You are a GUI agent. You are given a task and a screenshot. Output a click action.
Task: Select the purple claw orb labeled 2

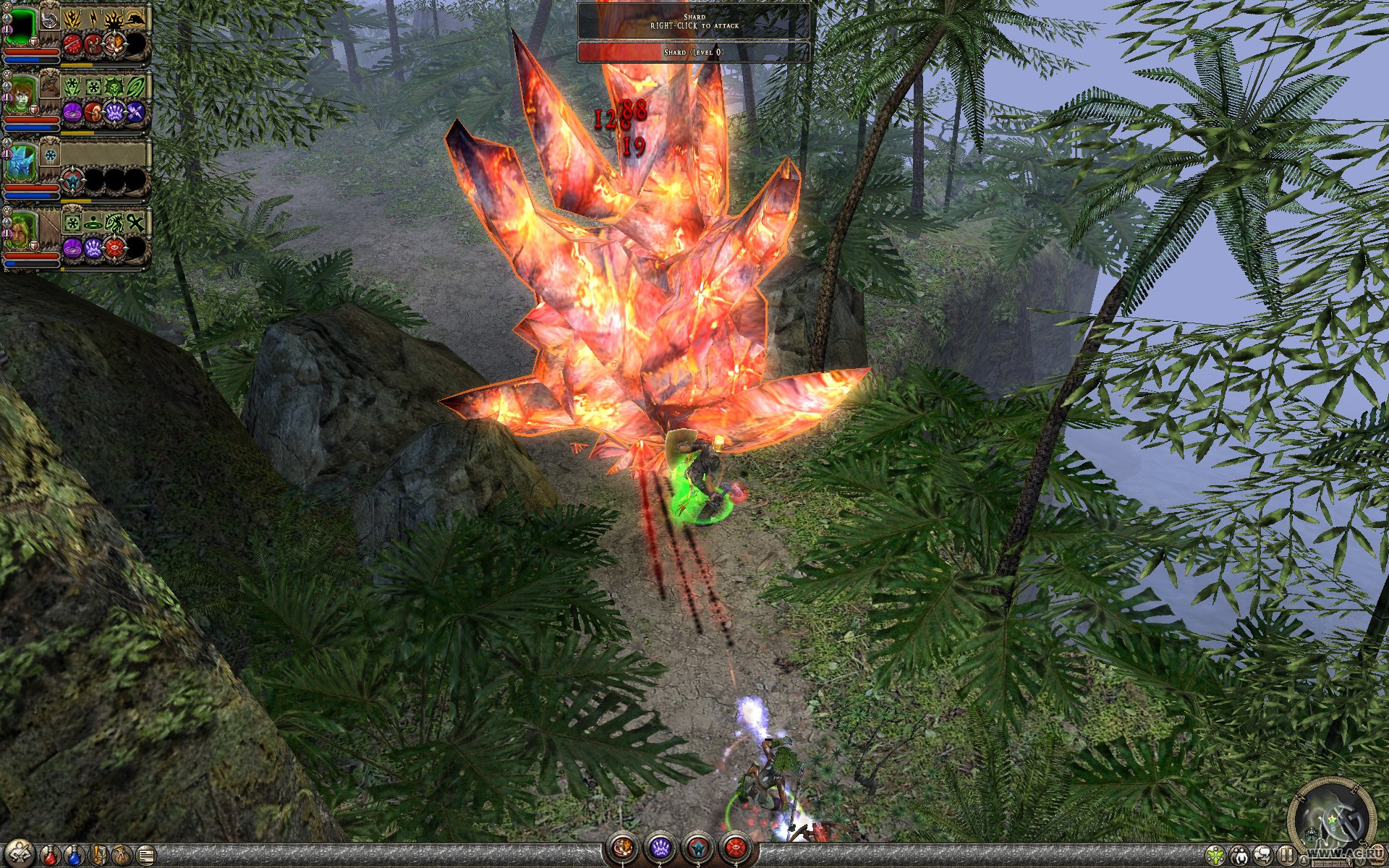click(660, 848)
